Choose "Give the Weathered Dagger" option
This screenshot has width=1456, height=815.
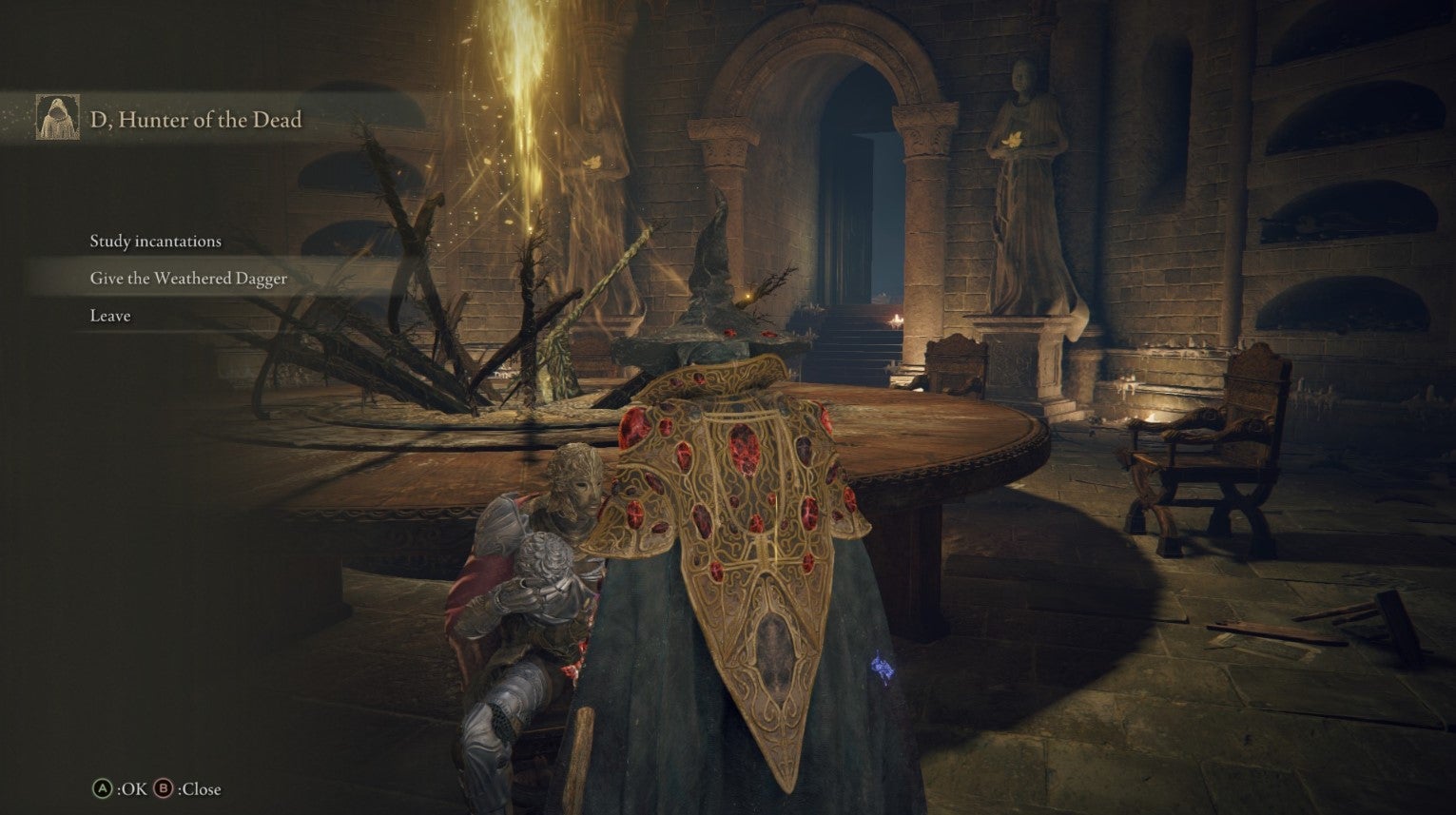pyautogui.click(x=187, y=279)
